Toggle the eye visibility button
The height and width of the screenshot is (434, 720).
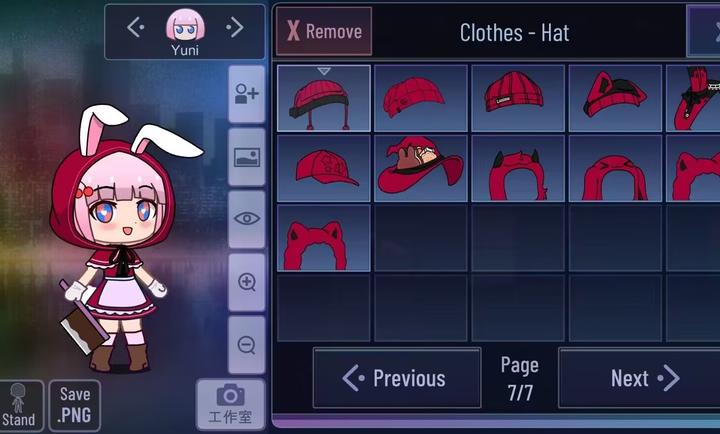pyautogui.click(x=246, y=219)
